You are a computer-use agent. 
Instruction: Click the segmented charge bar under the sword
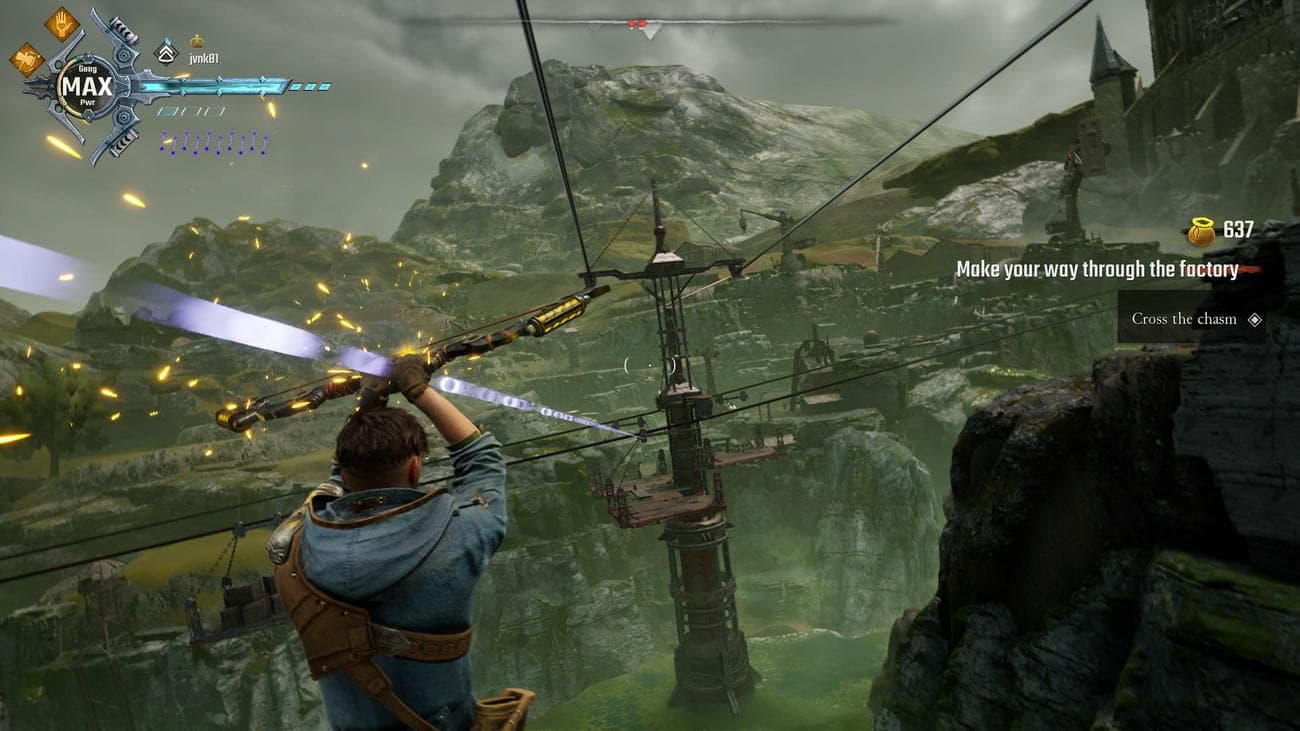190,112
